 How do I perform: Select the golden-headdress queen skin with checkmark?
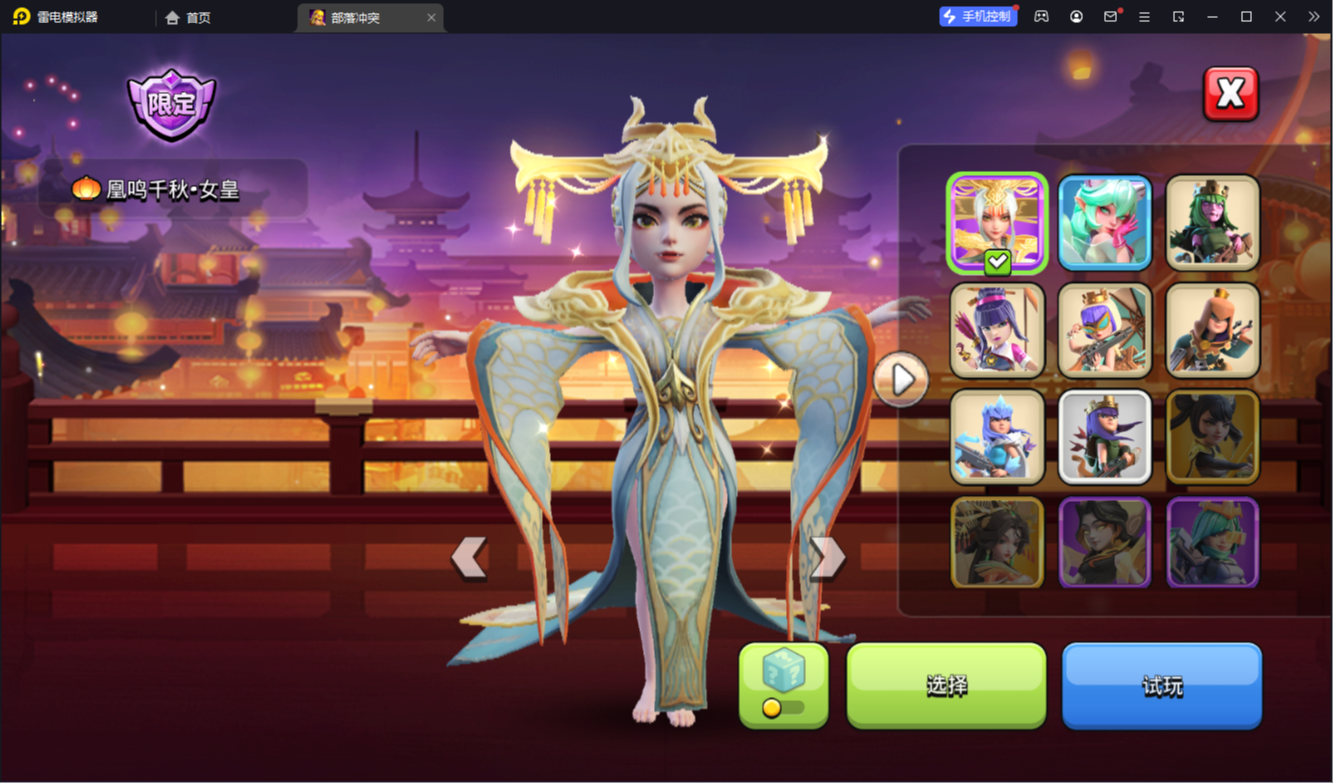[997, 223]
